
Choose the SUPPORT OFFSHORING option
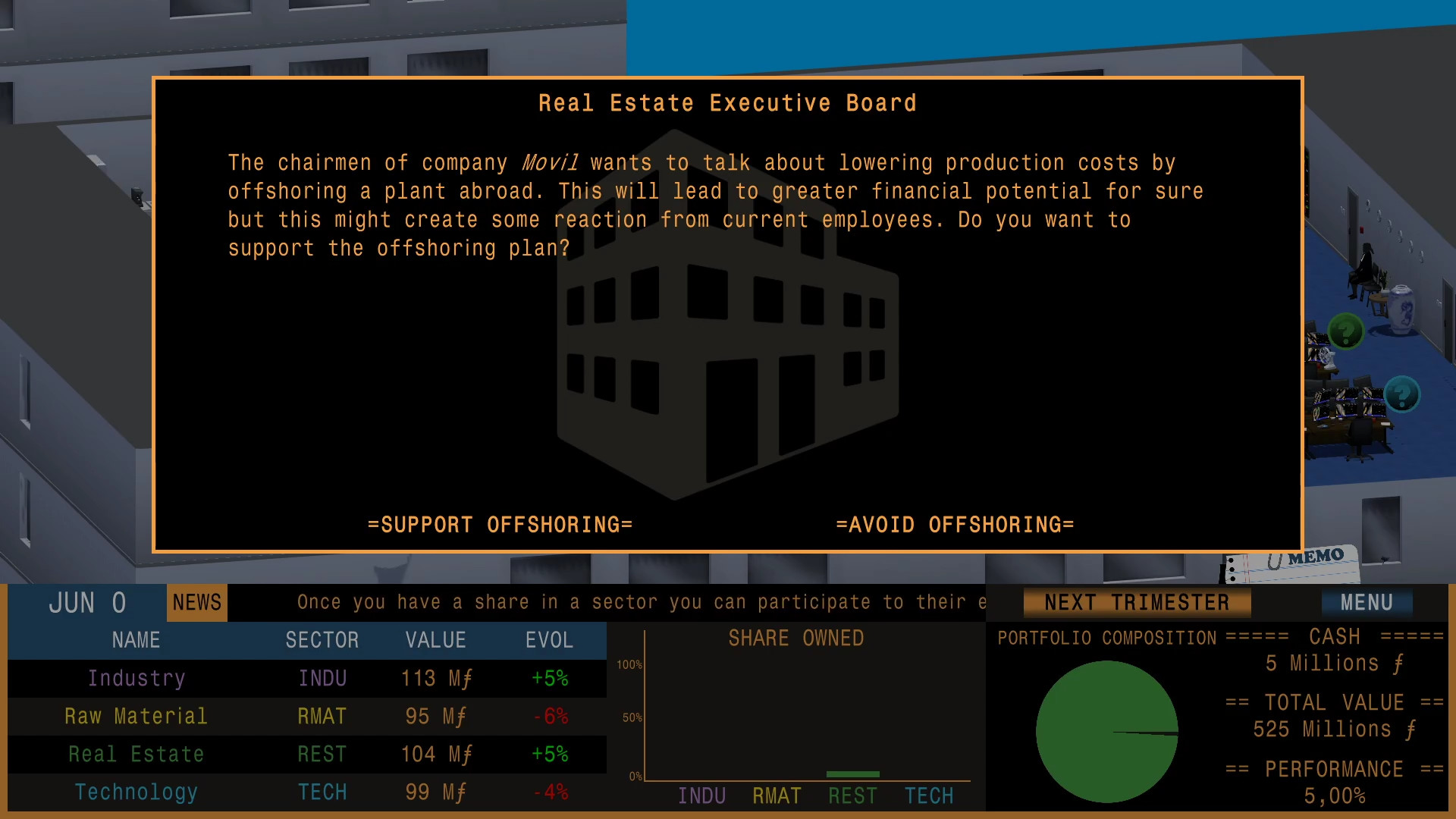[500, 524]
